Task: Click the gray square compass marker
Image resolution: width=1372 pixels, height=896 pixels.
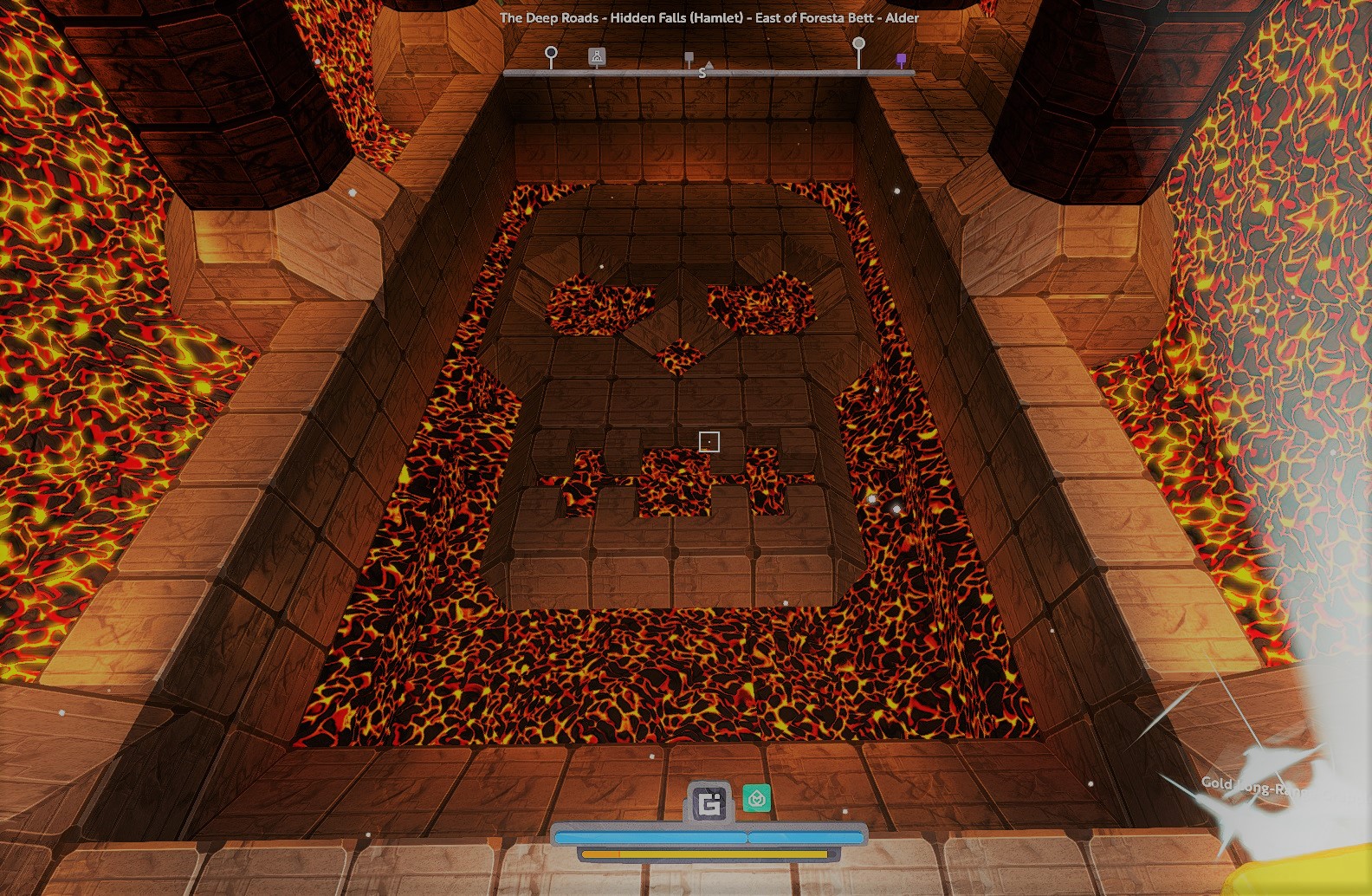Action: pyautogui.click(x=689, y=57)
